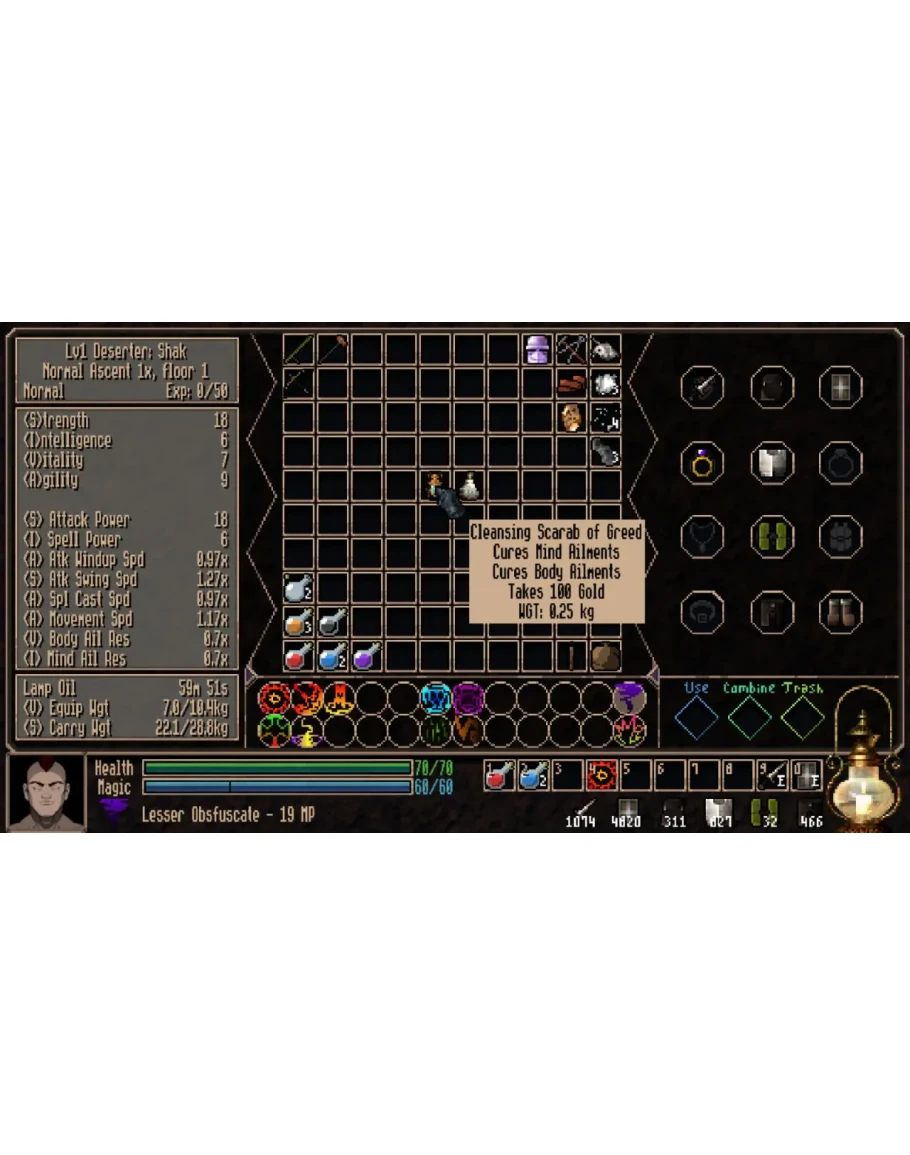Use the red potion in hotbar slot 1
The height and width of the screenshot is (1155, 910).
tap(499, 775)
